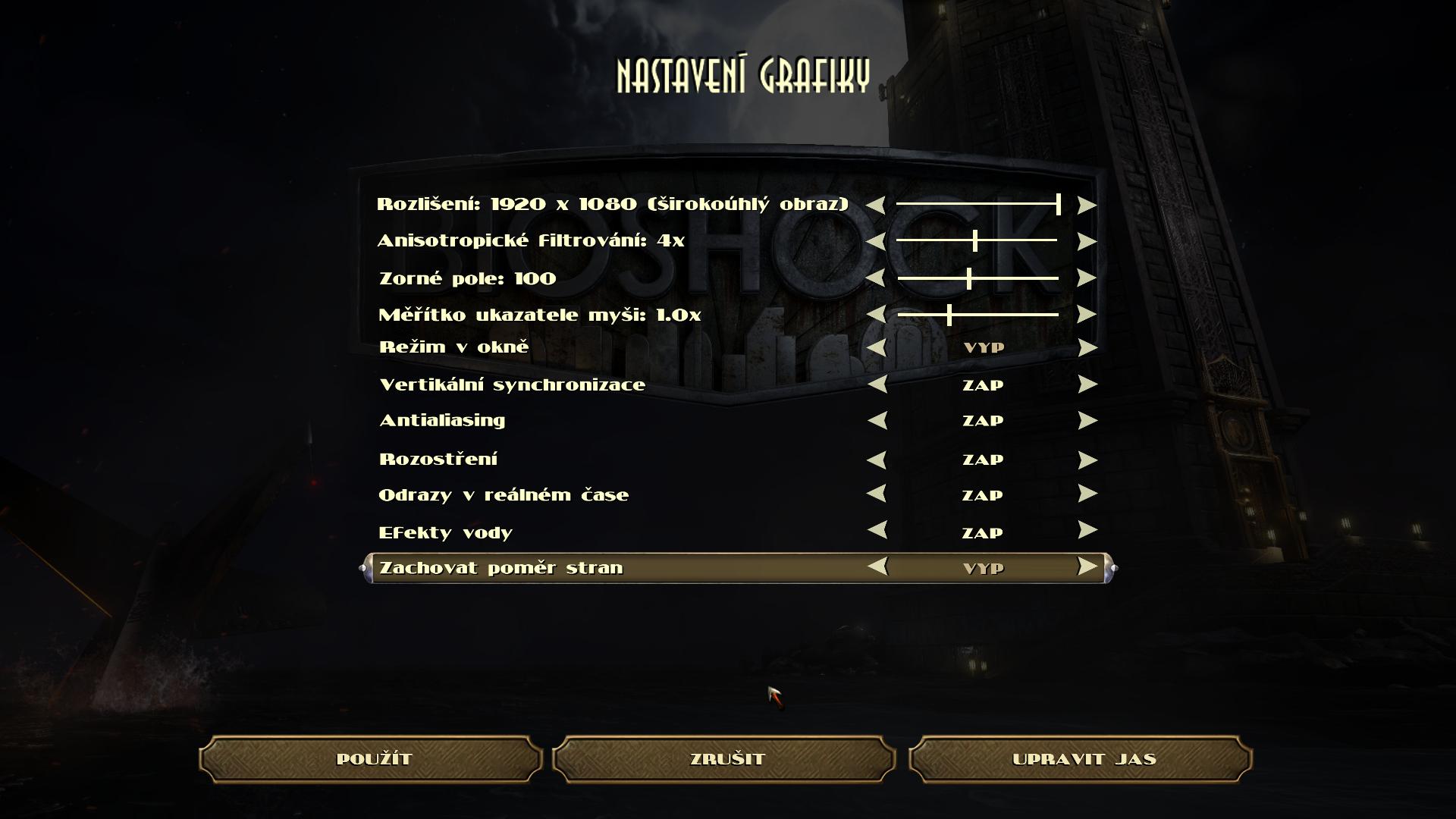Click the Rozlišení slider track

click(x=977, y=204)
